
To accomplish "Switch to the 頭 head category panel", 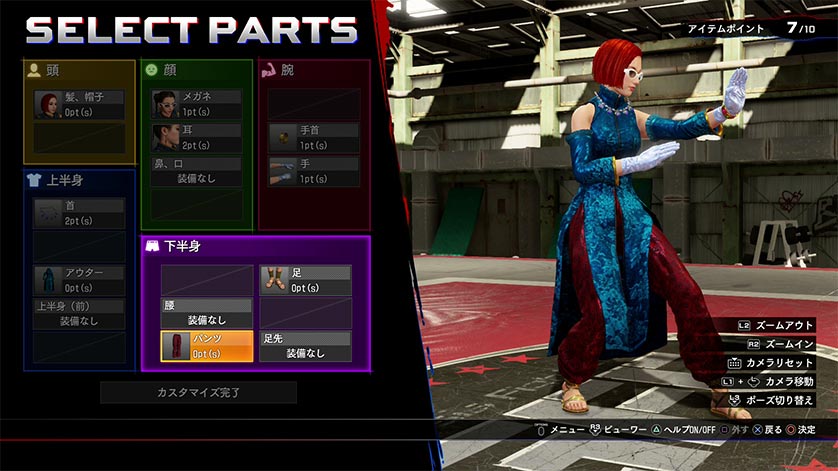I will point(80,70).
